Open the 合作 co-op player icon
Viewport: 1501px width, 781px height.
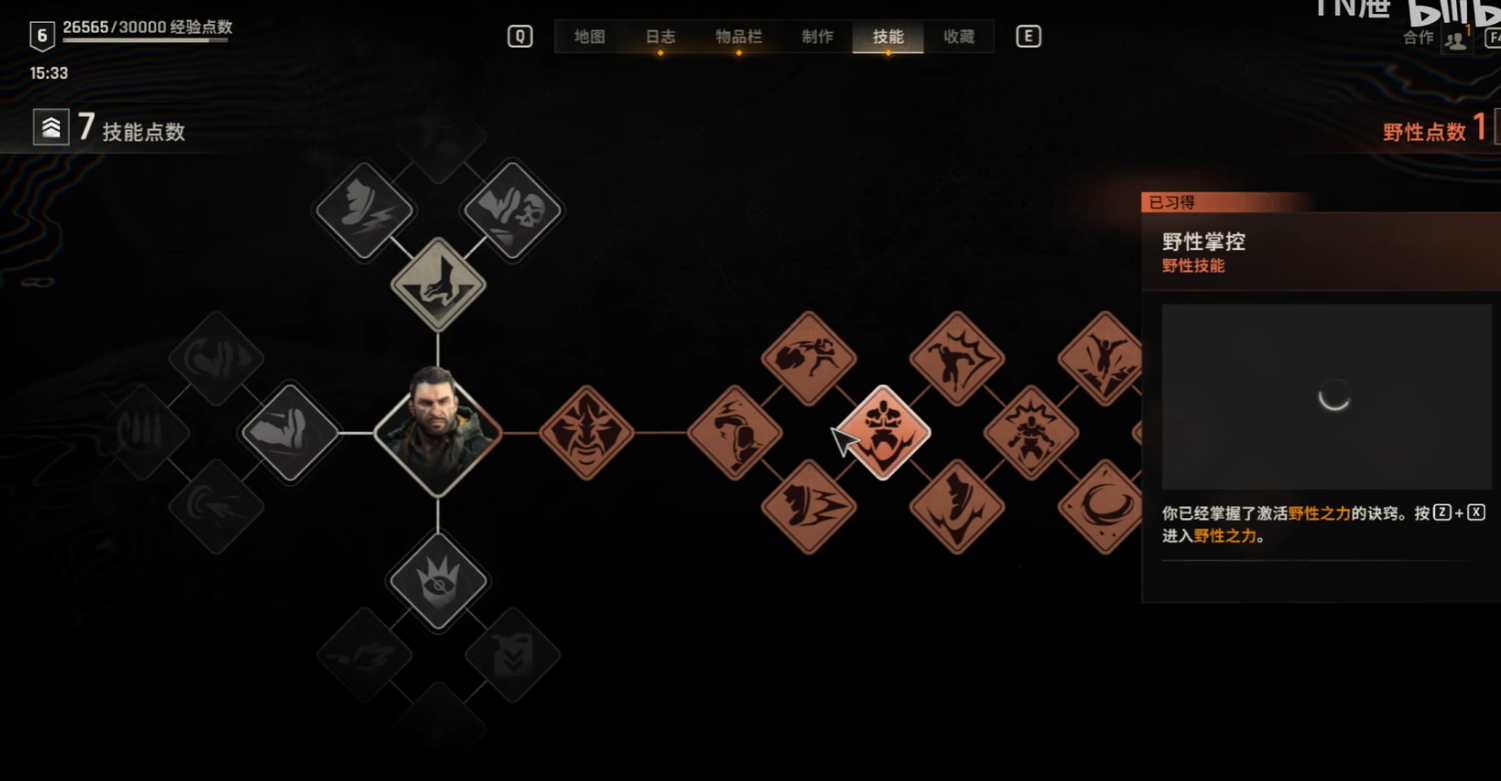coord(1456,40)
